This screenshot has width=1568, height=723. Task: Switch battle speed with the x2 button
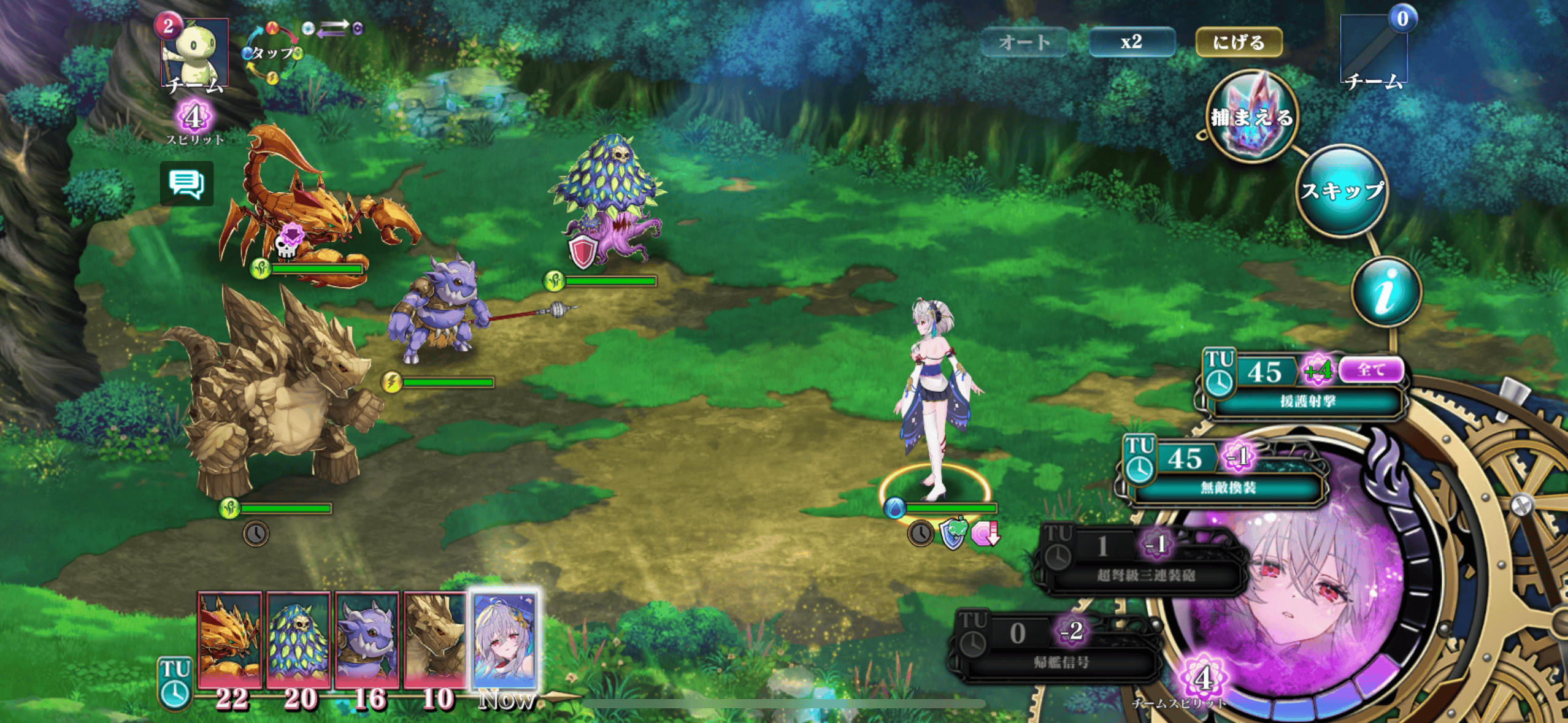[x=1131, y=42]
